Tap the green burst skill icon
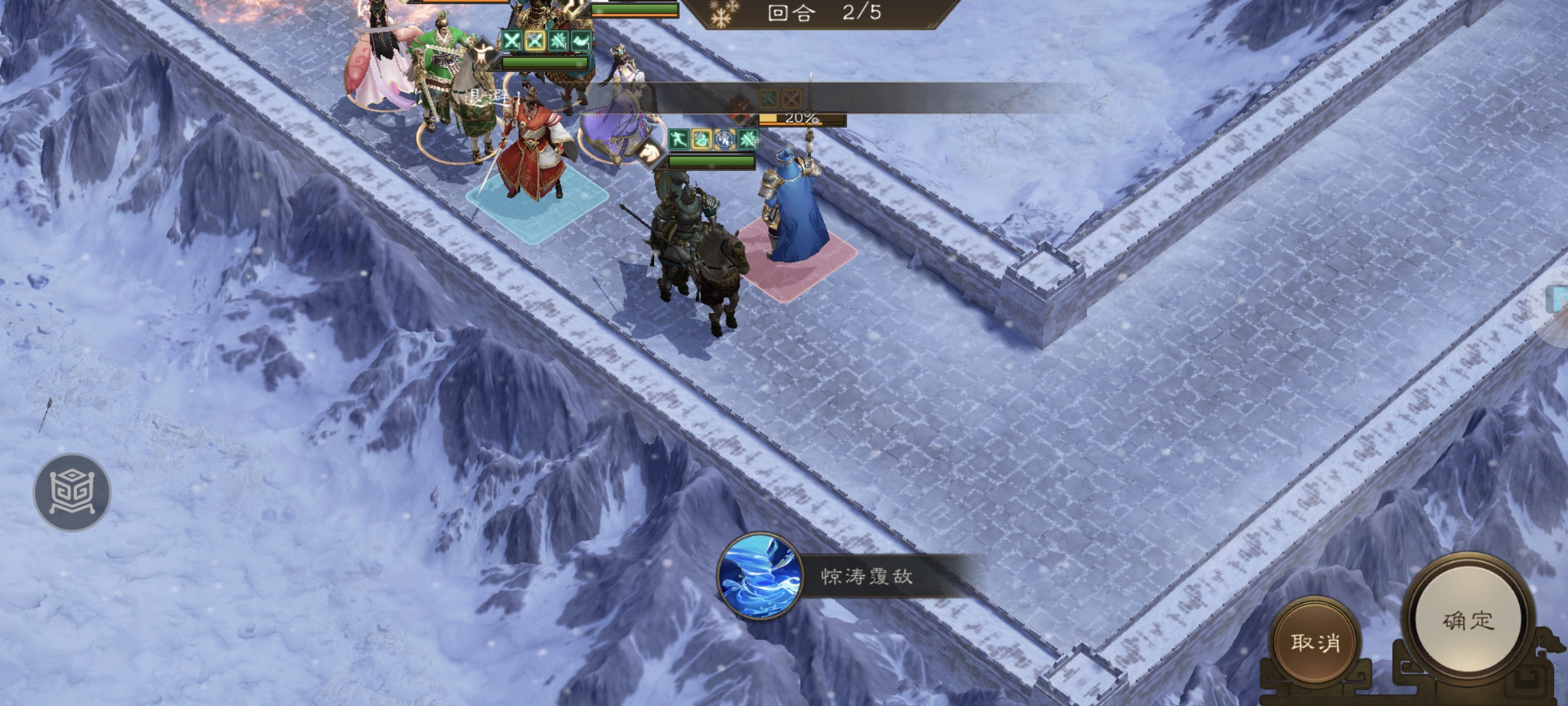 tap(747, 140)
